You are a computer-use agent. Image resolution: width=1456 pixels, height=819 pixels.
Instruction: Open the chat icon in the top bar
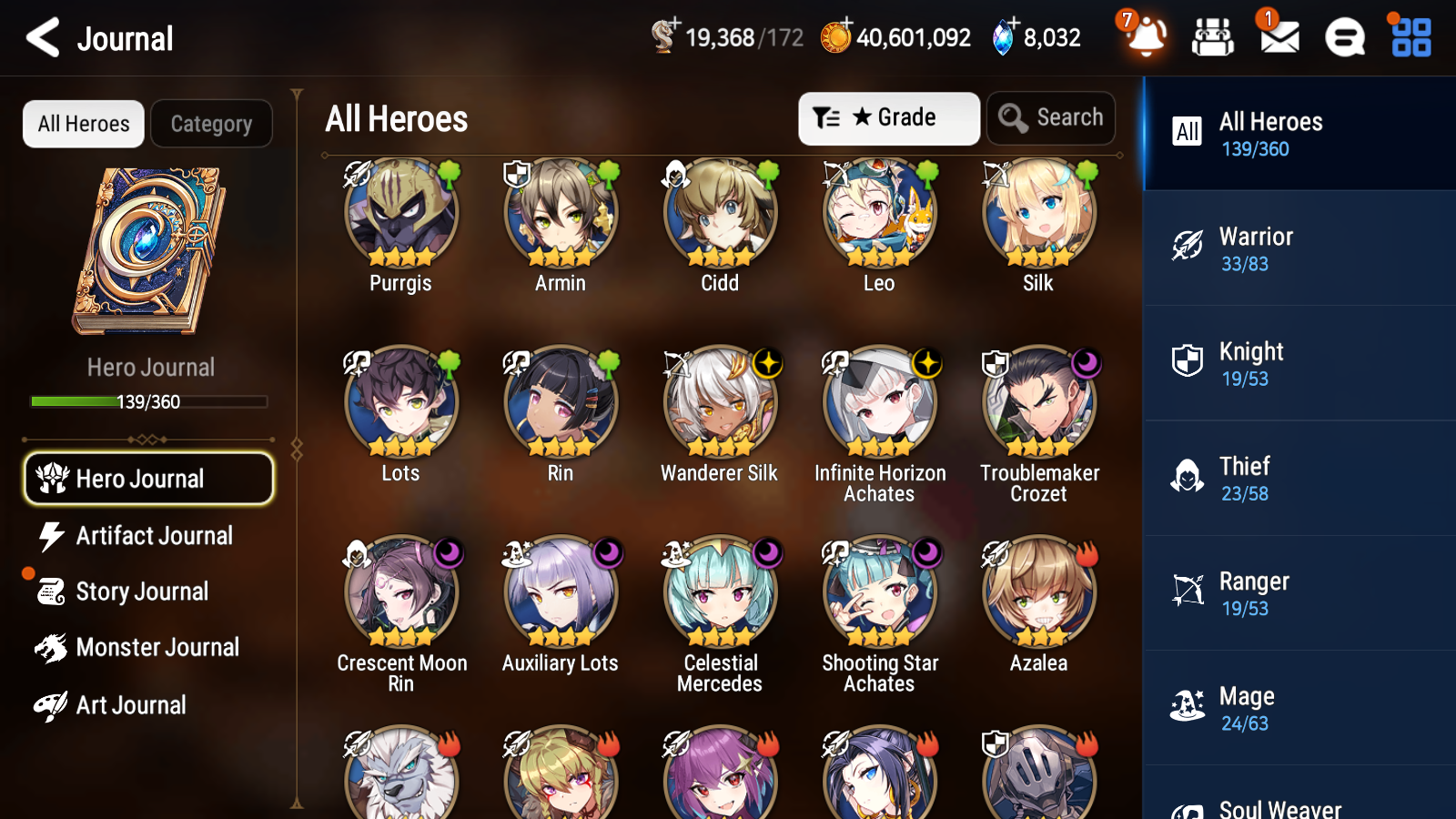(1344, 37)
